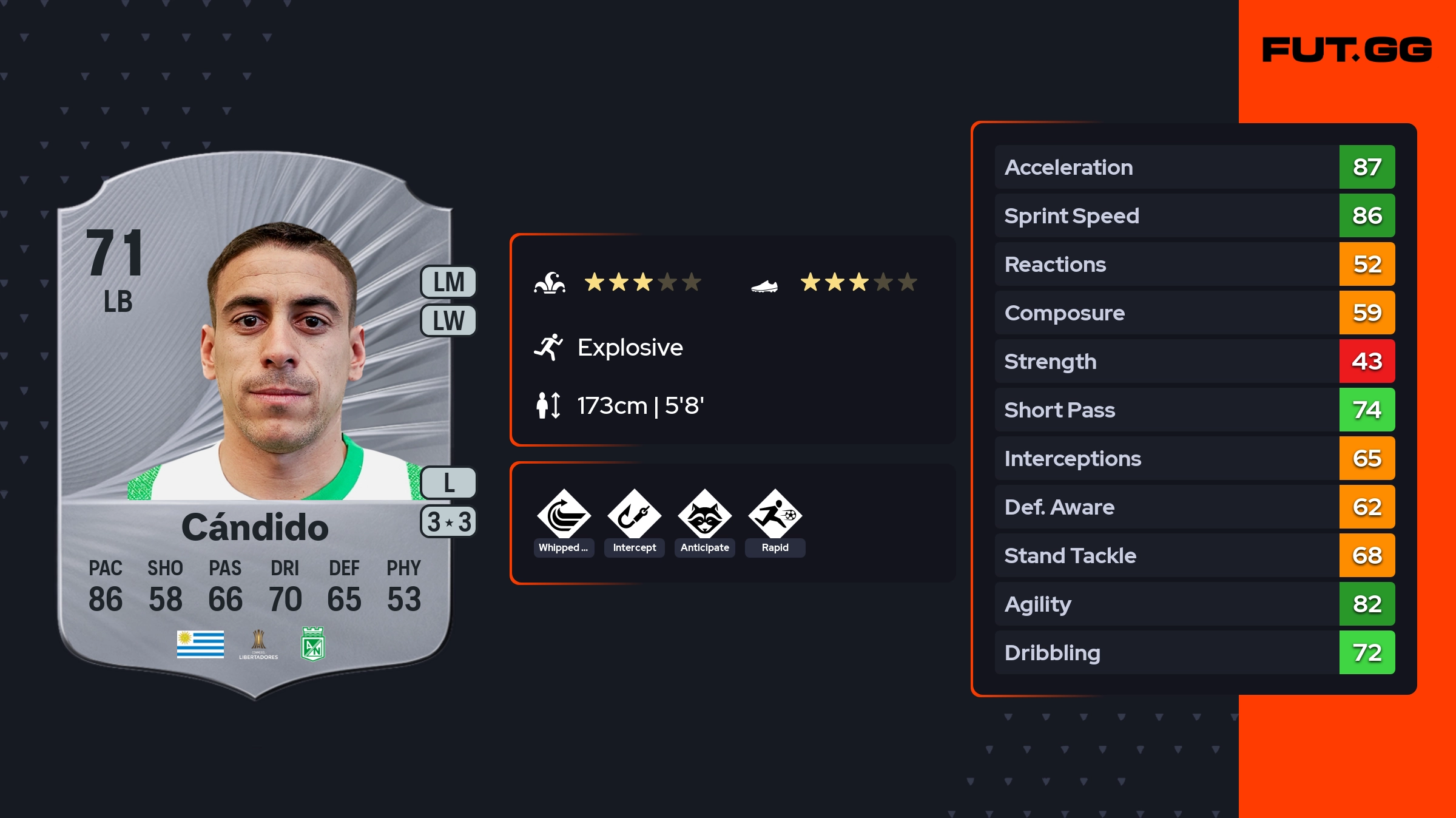Click the Sprint Speed stat row
The height and width of the screenshot is (818, 1456).
coord(1194,215)
